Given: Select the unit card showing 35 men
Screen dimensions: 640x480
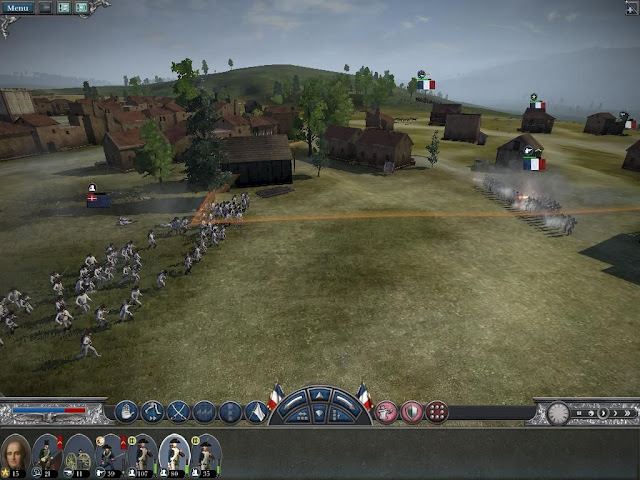Looking at the screenshot, I should 205,453.
